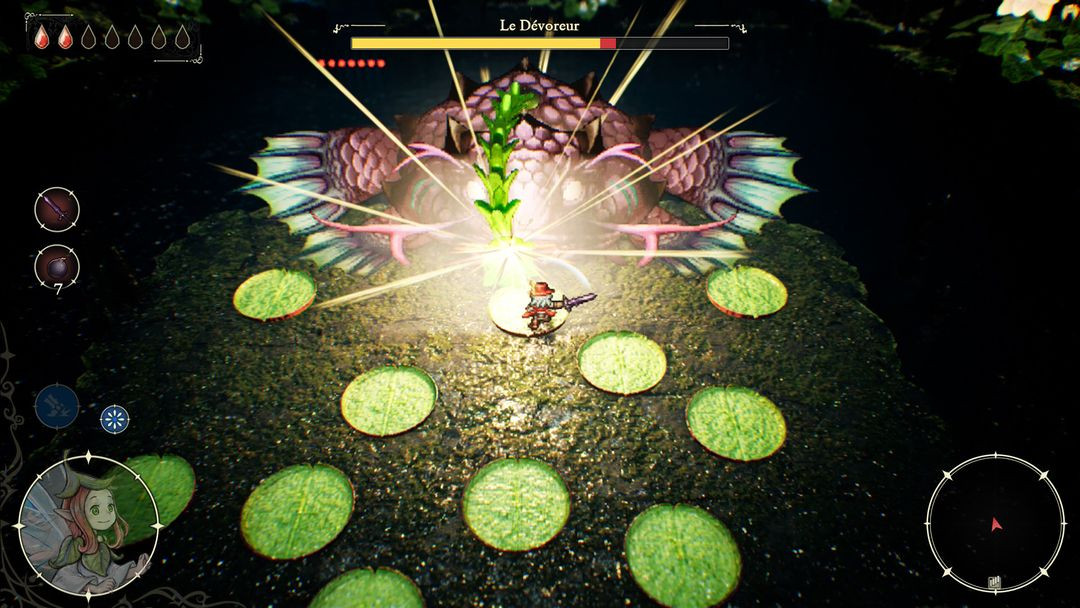Screen dimensions: 1080x608
Task: Select the purple sword weapon slot
Action: [57, 210]
